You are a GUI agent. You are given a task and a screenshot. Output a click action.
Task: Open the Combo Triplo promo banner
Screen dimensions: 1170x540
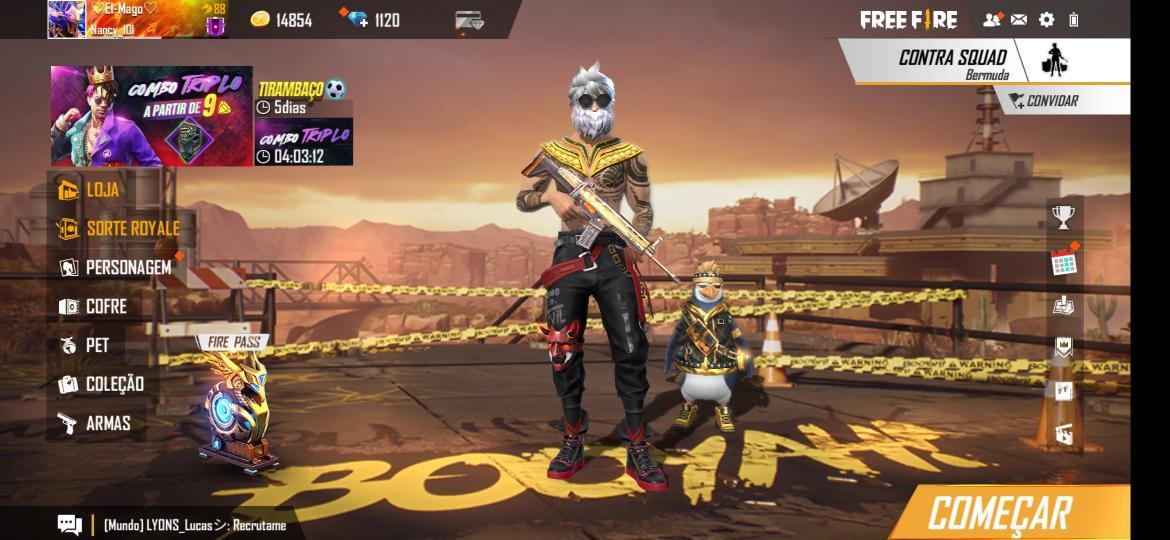151,116
